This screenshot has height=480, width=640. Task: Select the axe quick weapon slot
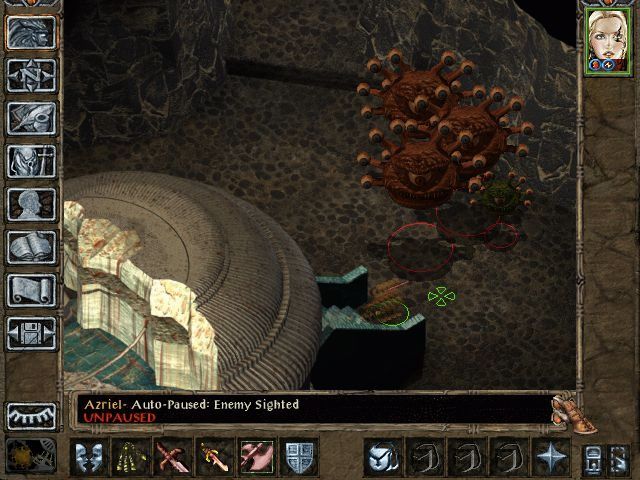click(256, 457)
